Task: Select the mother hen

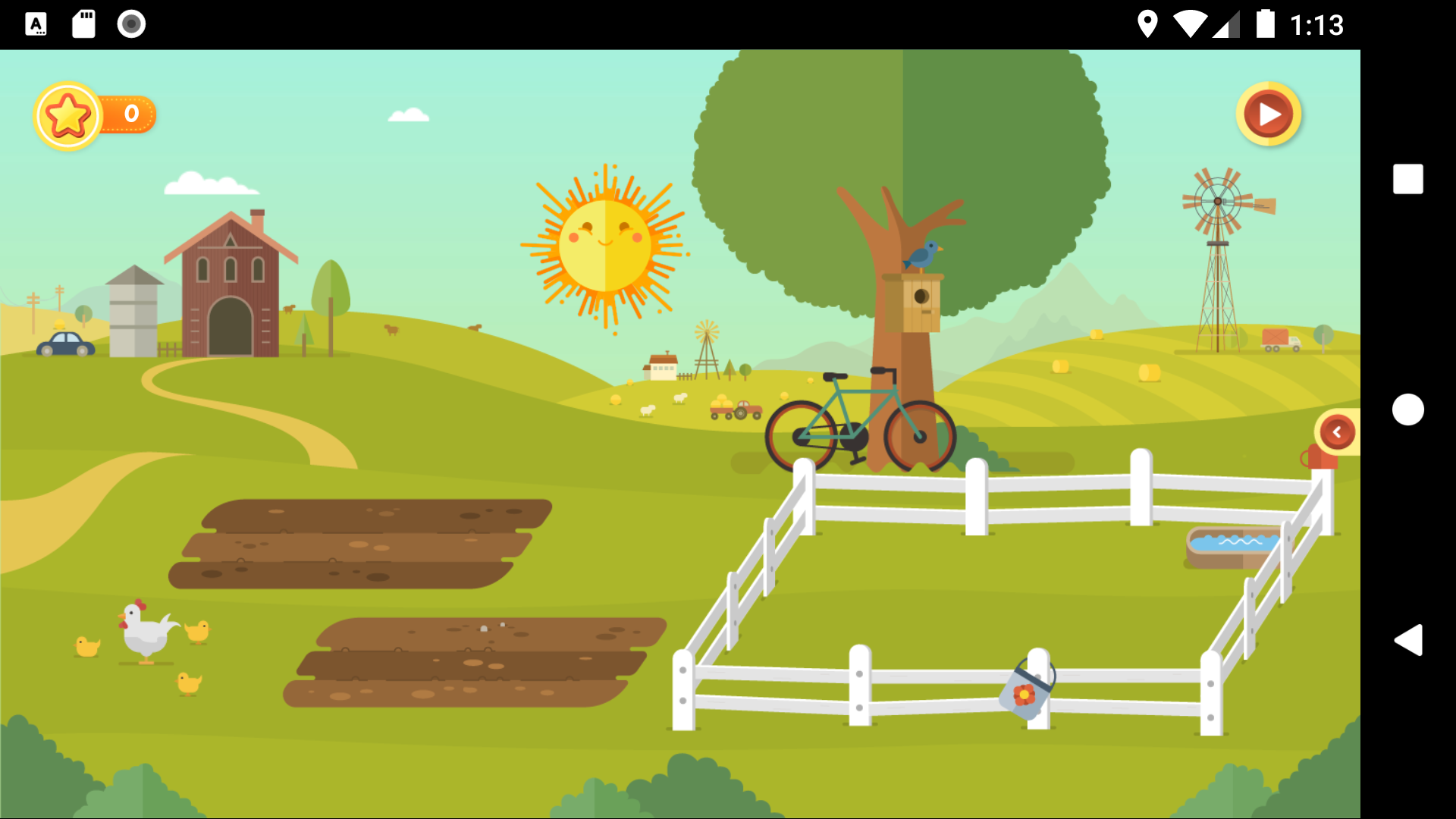Action: pos(145,633)
